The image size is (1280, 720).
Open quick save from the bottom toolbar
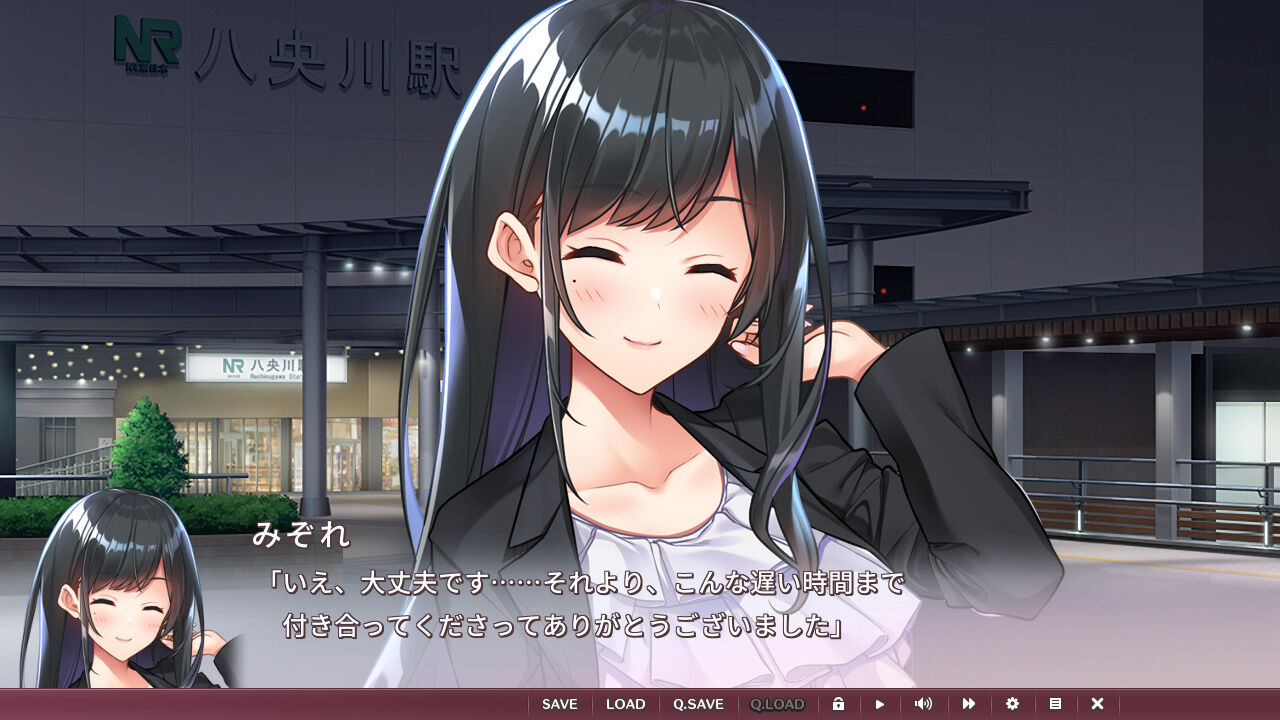tap(697, 703)
